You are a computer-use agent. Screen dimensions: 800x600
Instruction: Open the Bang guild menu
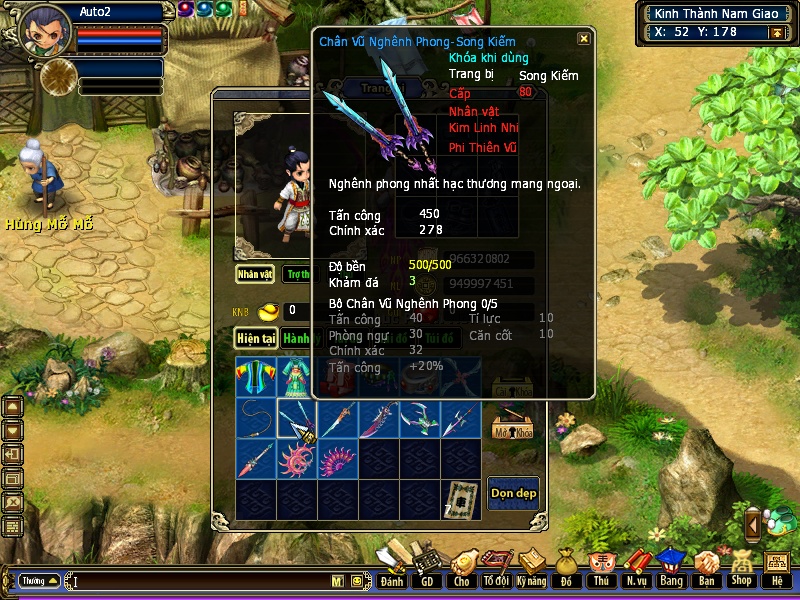[x=671, y=569]
